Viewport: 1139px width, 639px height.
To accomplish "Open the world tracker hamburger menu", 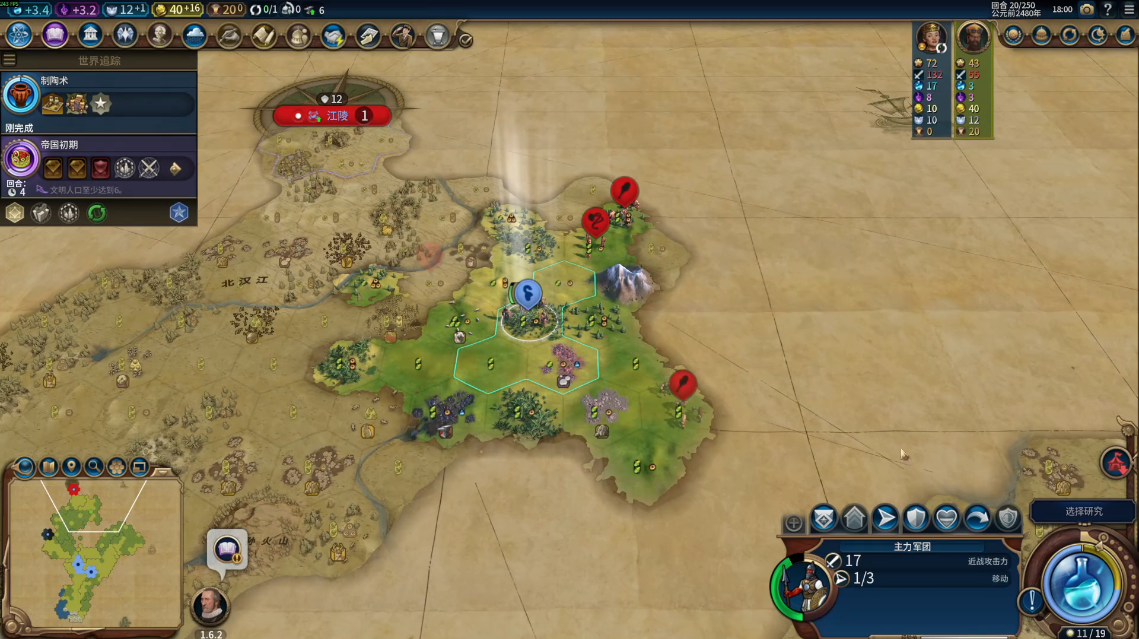I will point(9,60).
